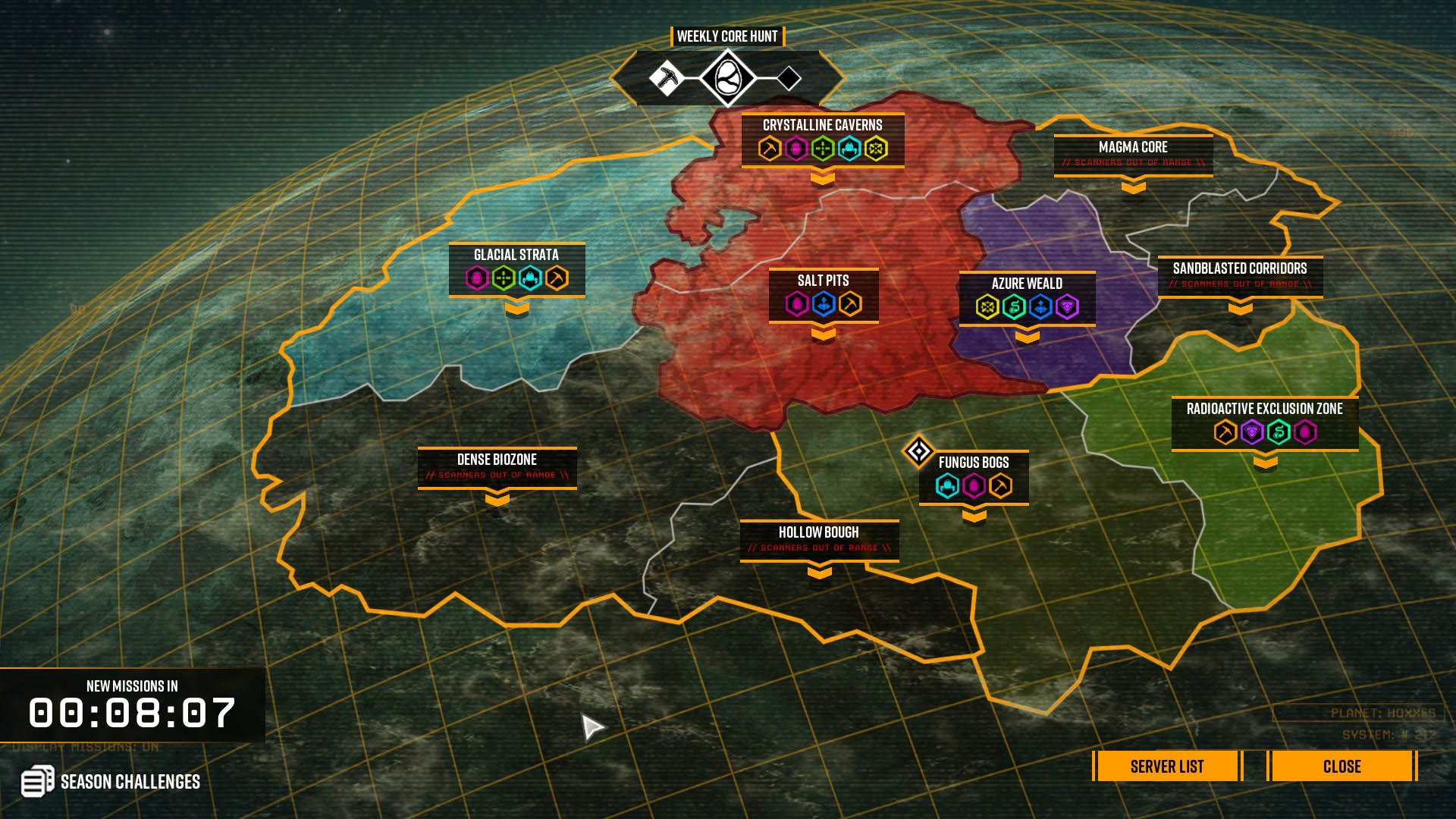Screen dimensions: 1456x819
Task: Click the diamond marker beside Fungus Bogs
Action: point(918,452)
